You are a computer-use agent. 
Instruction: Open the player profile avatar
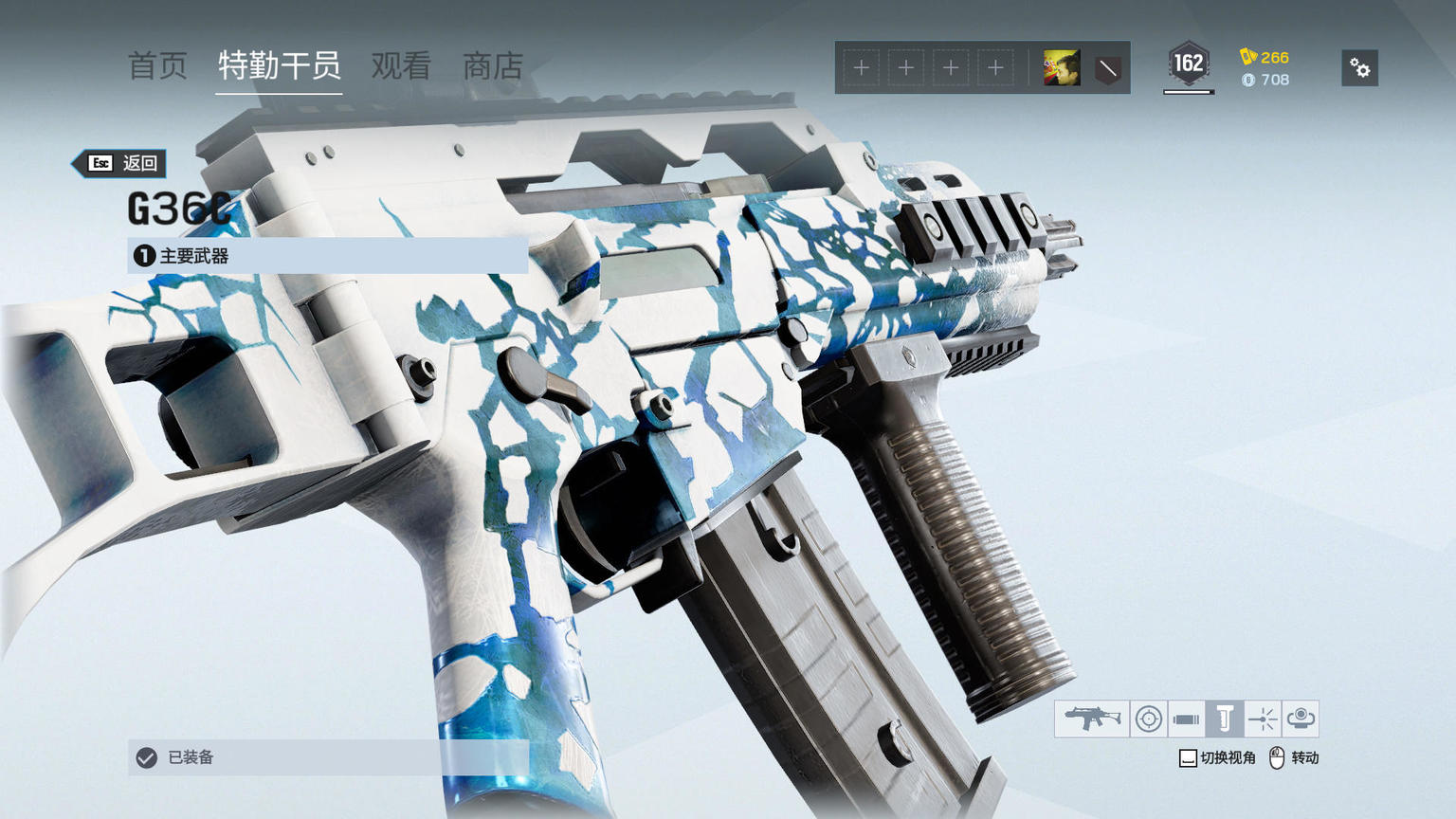point(1062,68)
